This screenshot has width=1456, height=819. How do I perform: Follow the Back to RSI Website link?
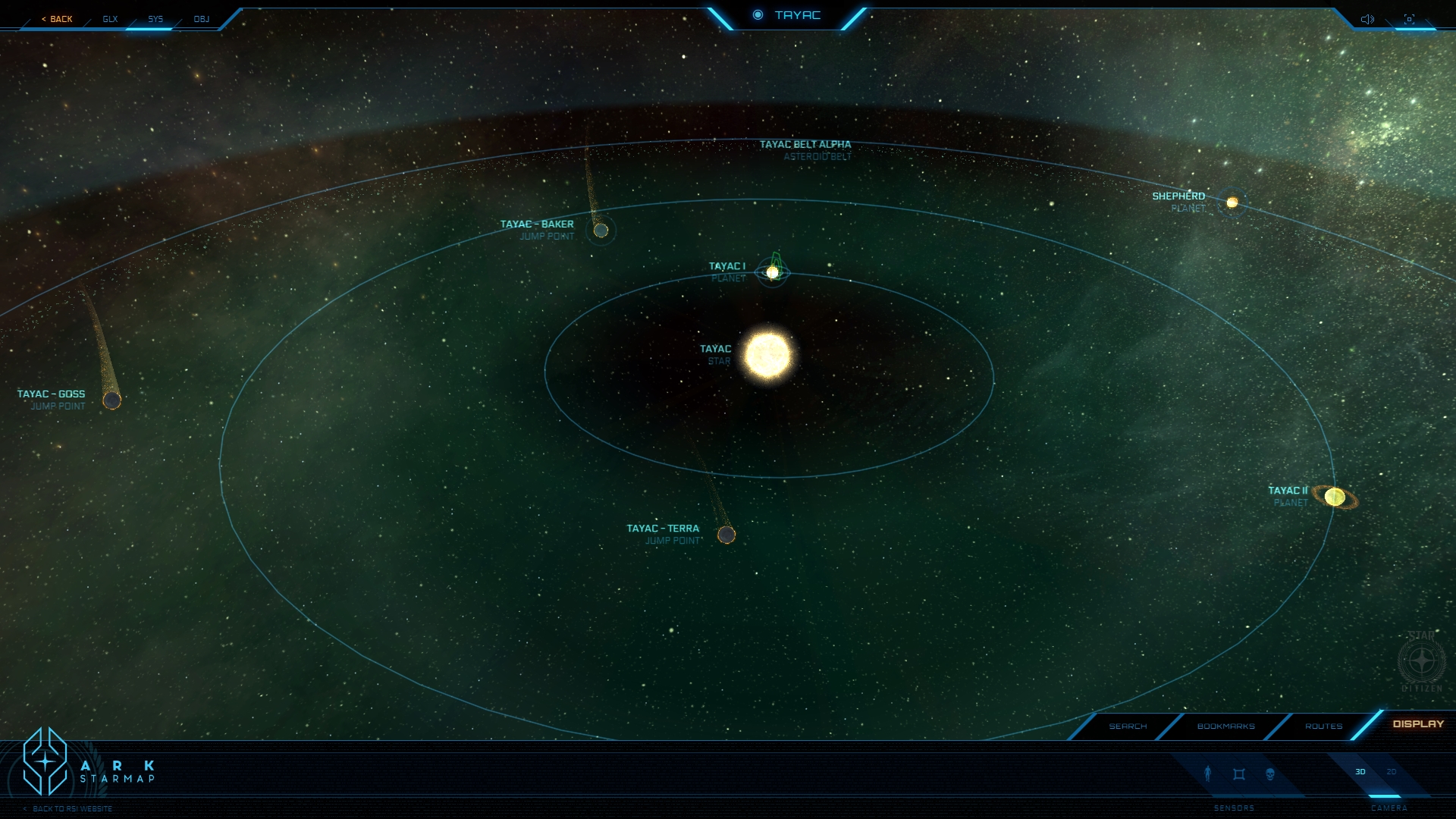click(x=71, y=809)
